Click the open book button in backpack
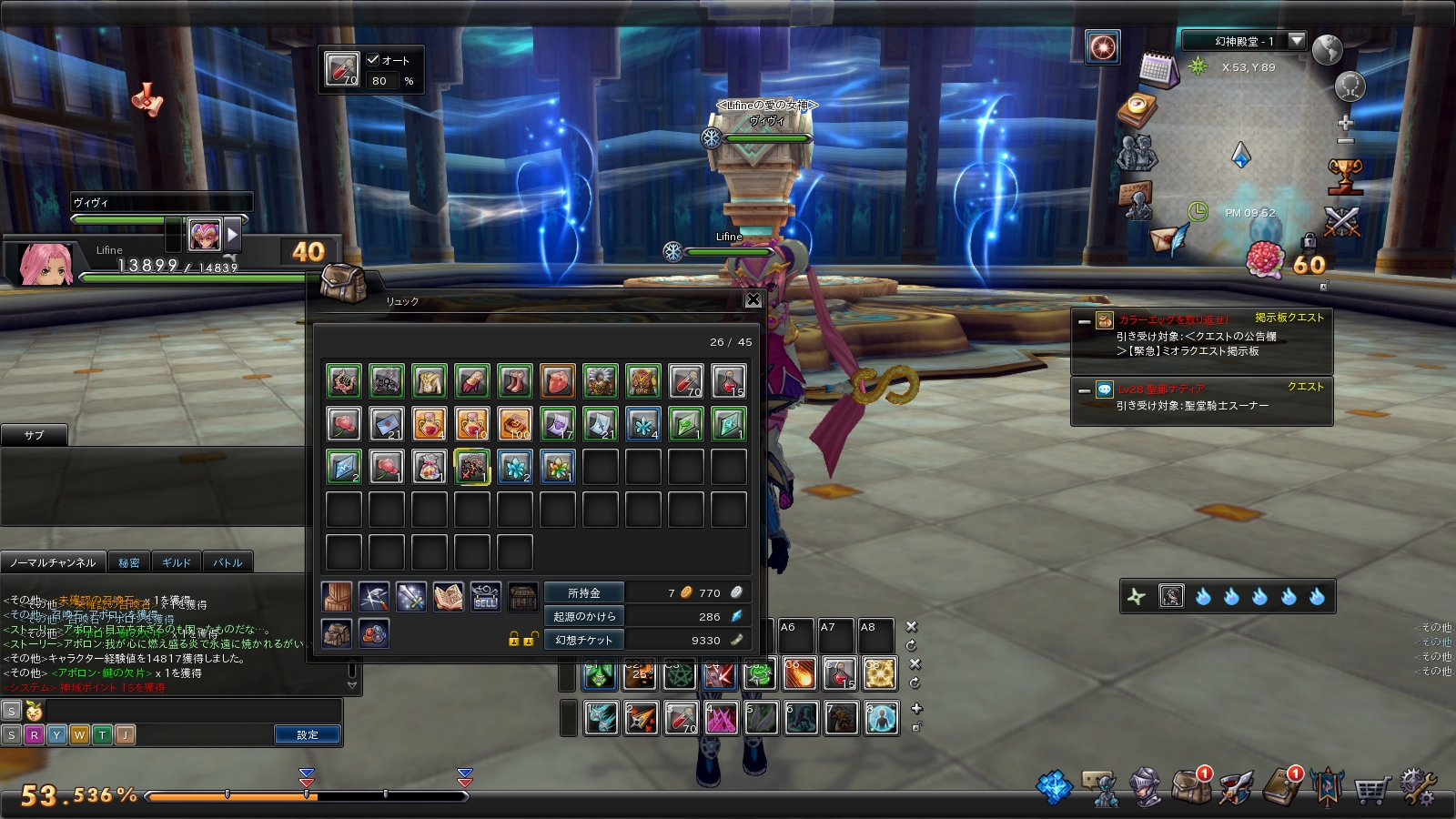 pos(448,597)
